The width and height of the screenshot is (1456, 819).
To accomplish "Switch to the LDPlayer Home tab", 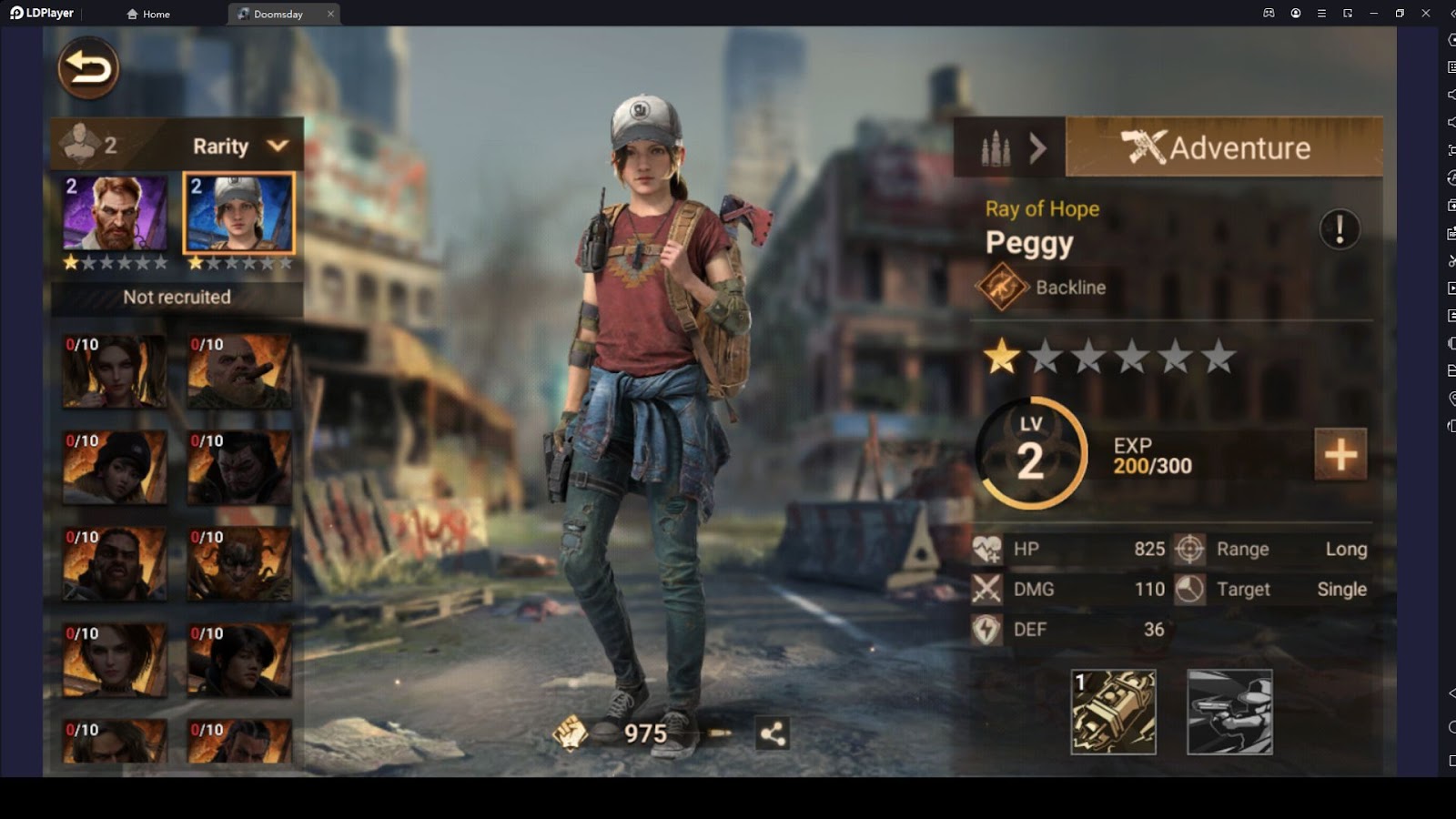I will (149, 14).
